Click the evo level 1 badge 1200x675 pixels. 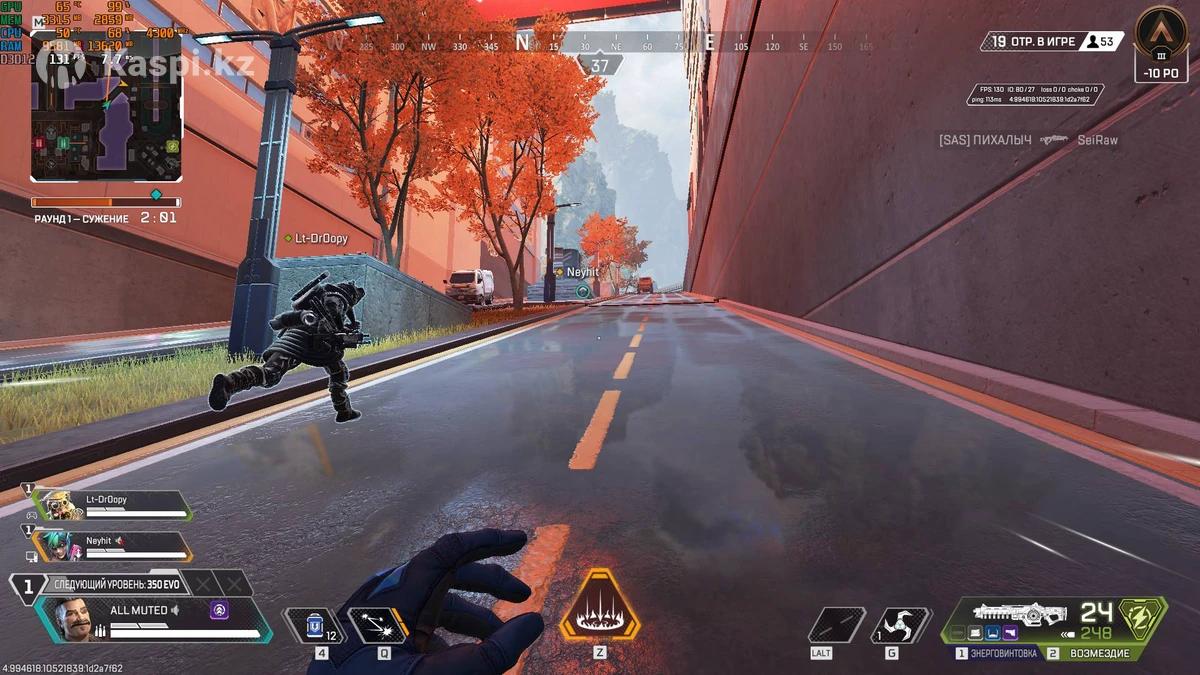pos(28,586)
